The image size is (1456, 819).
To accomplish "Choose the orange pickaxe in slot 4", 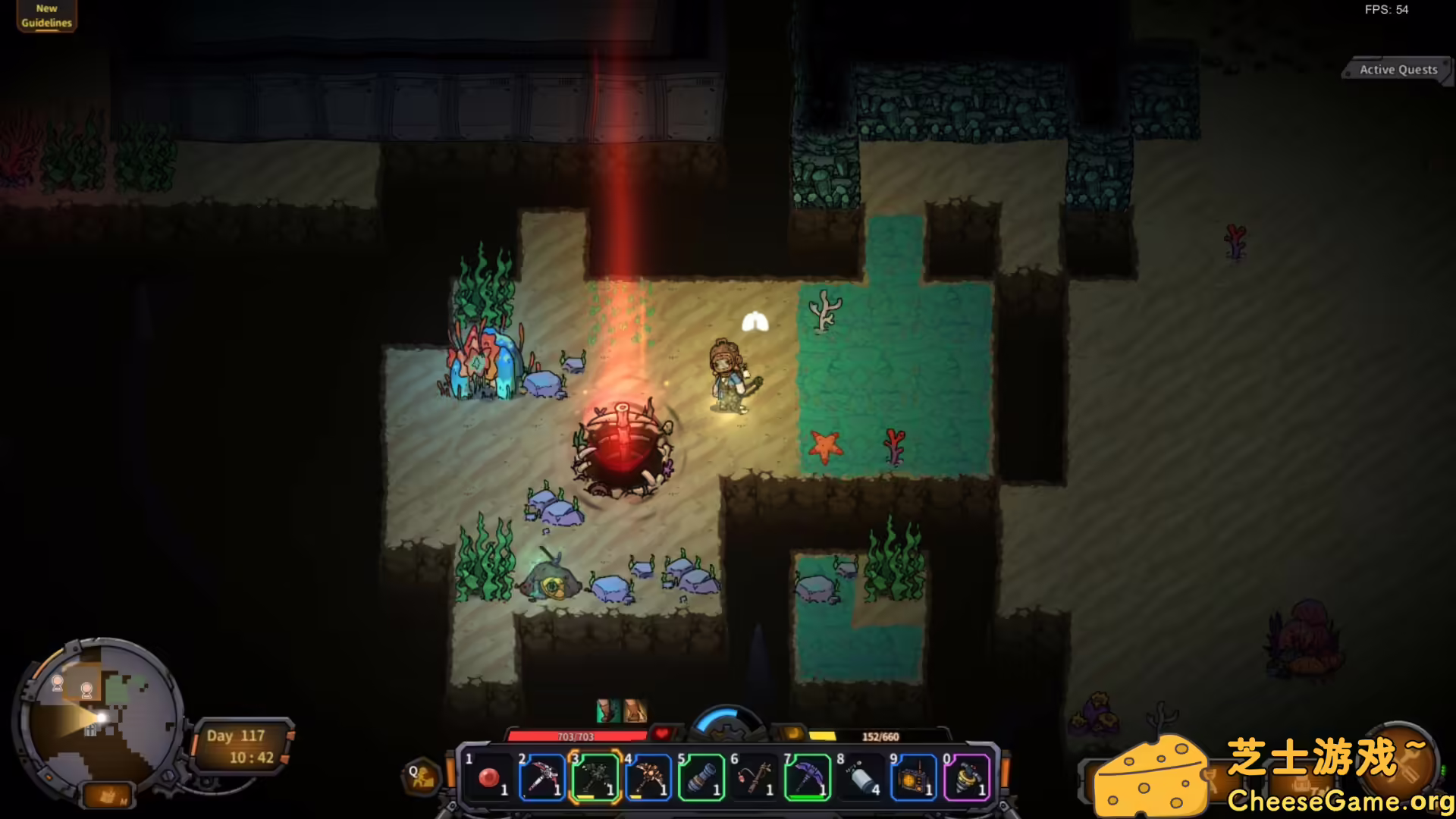I will coord(648,777).
